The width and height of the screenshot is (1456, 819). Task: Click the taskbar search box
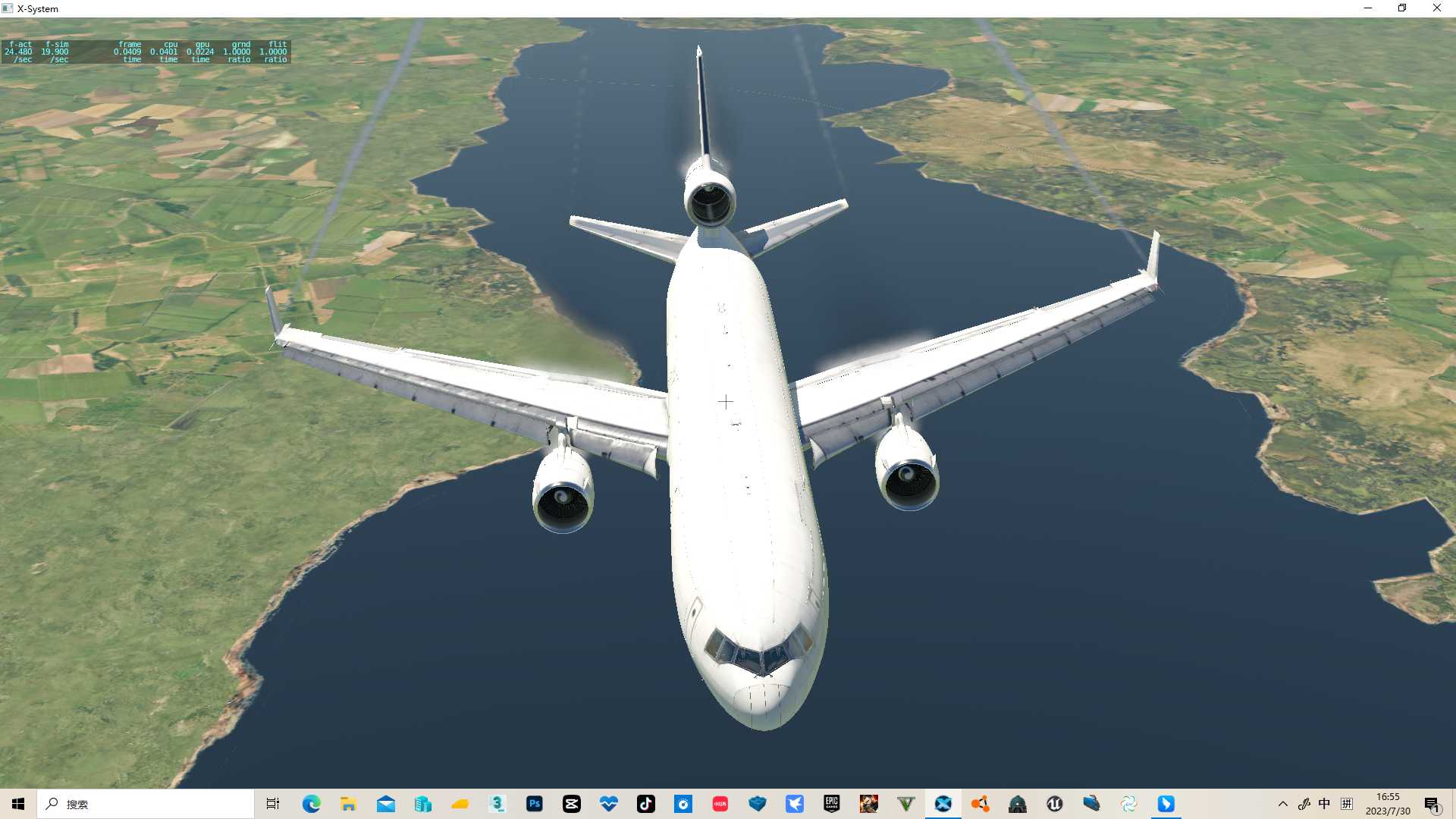tap(144, 804)
